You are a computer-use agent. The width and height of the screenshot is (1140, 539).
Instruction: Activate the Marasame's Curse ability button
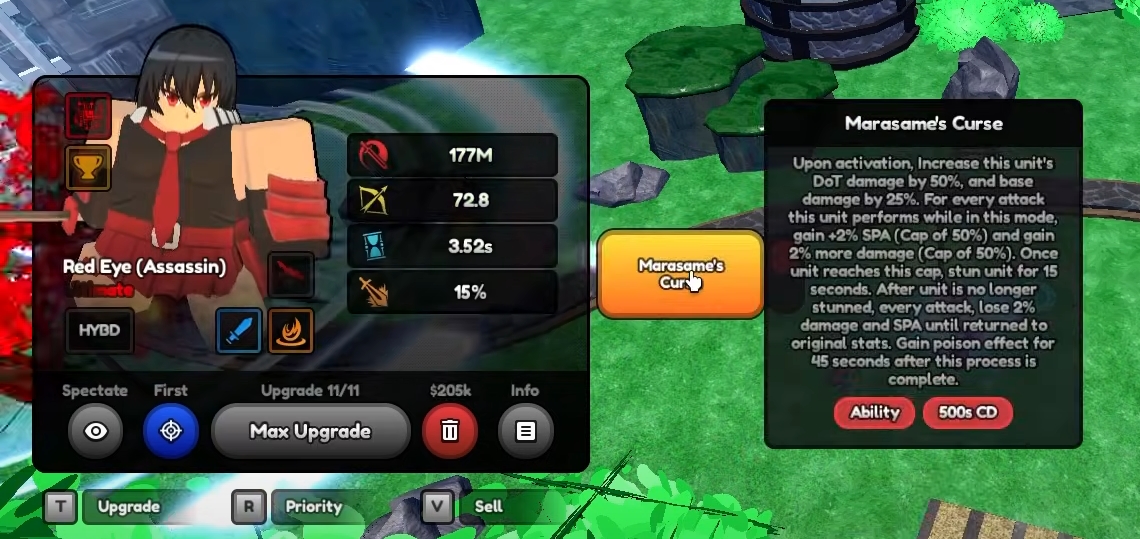pos(680,273)
